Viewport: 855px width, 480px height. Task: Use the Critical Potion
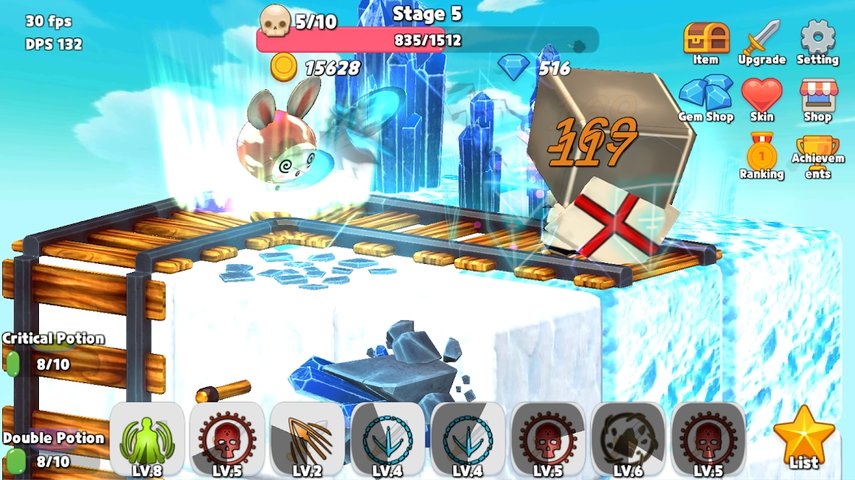[x=14, y=365]
